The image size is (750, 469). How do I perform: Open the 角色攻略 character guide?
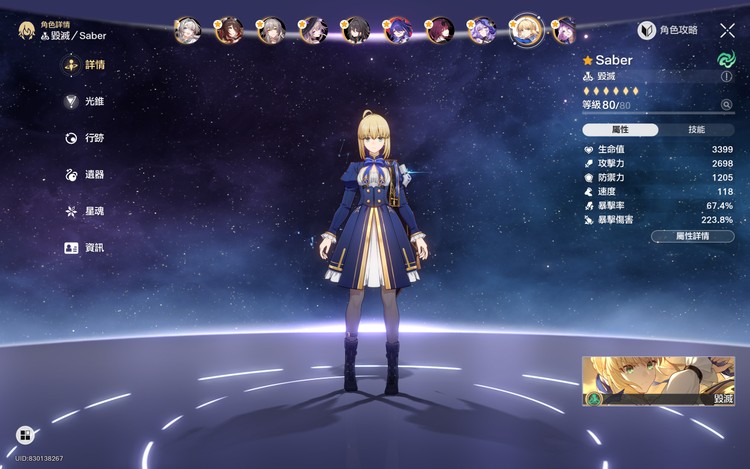pyautogui.click(x=669, y=31)
